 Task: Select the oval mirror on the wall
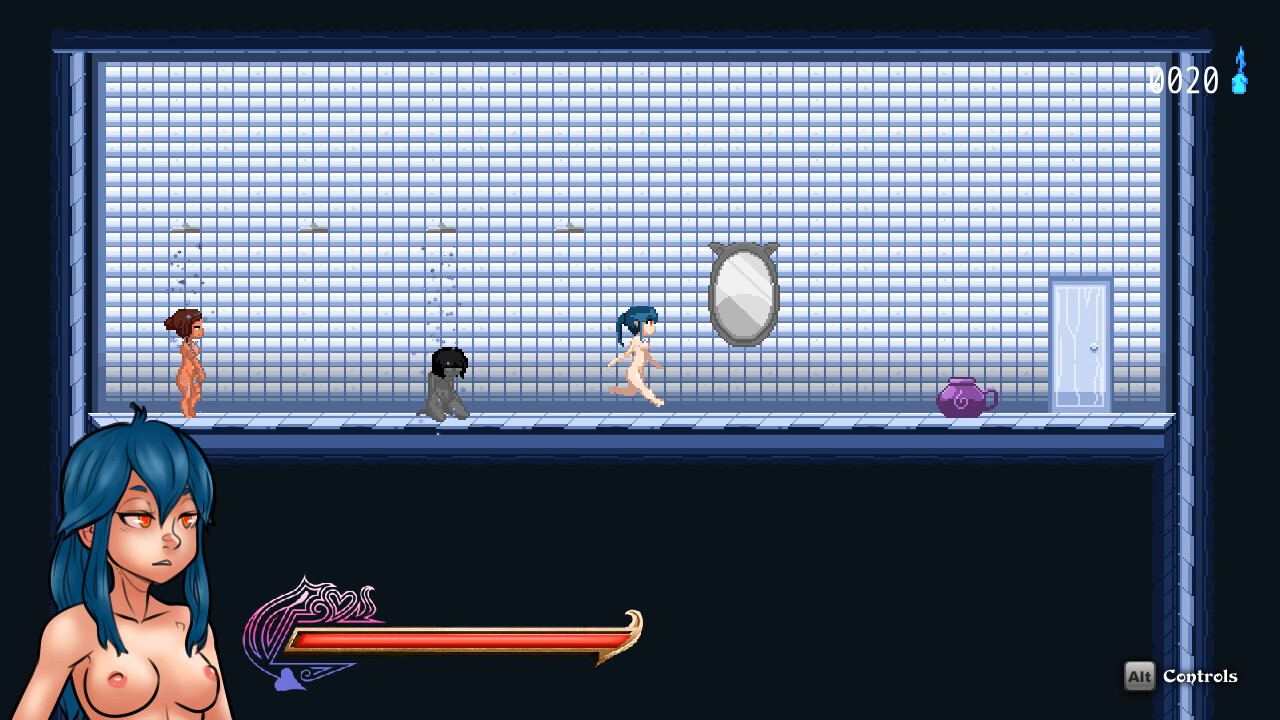tap(743, 292)
